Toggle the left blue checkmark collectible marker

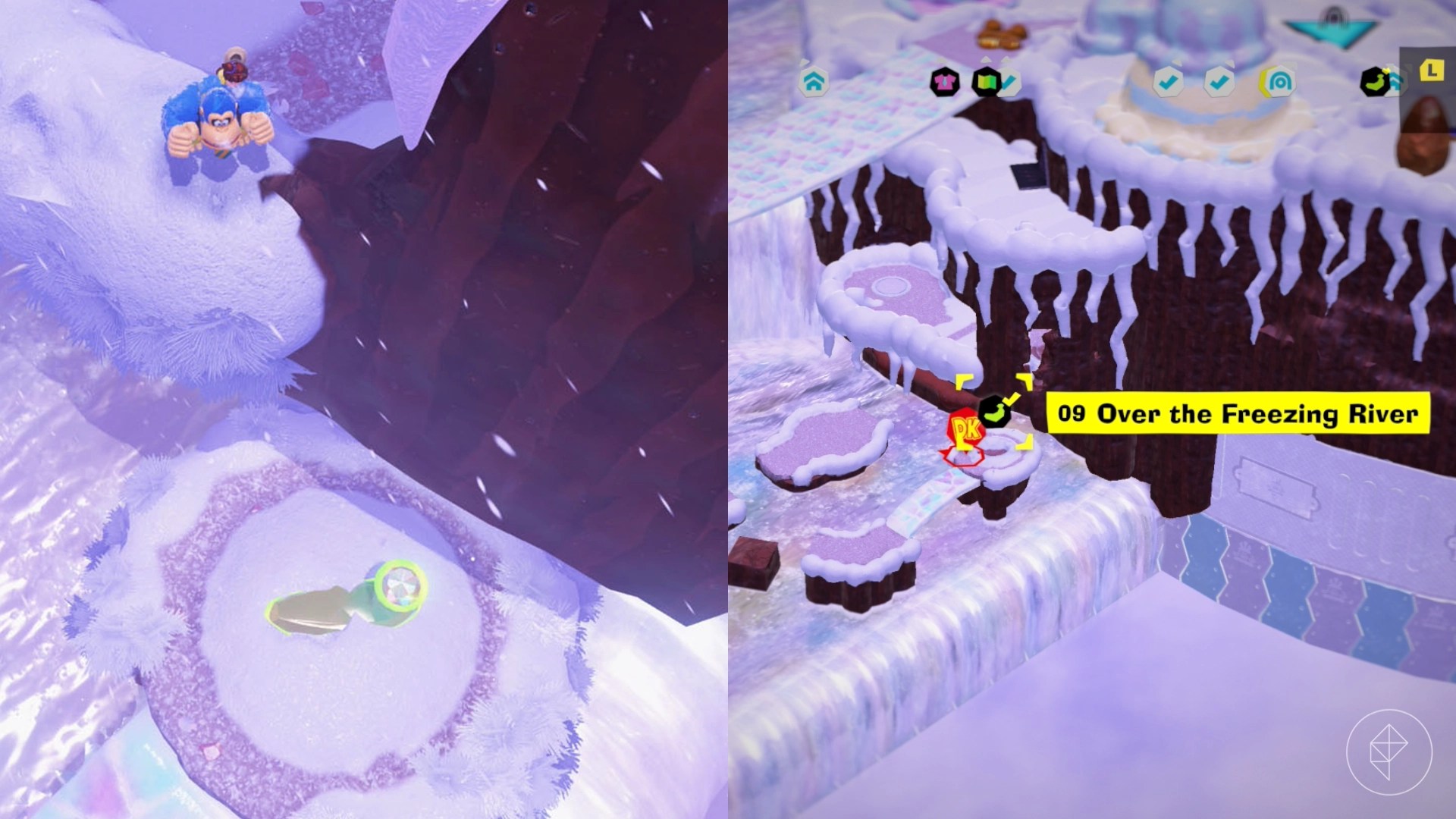tap(1168, 81)
